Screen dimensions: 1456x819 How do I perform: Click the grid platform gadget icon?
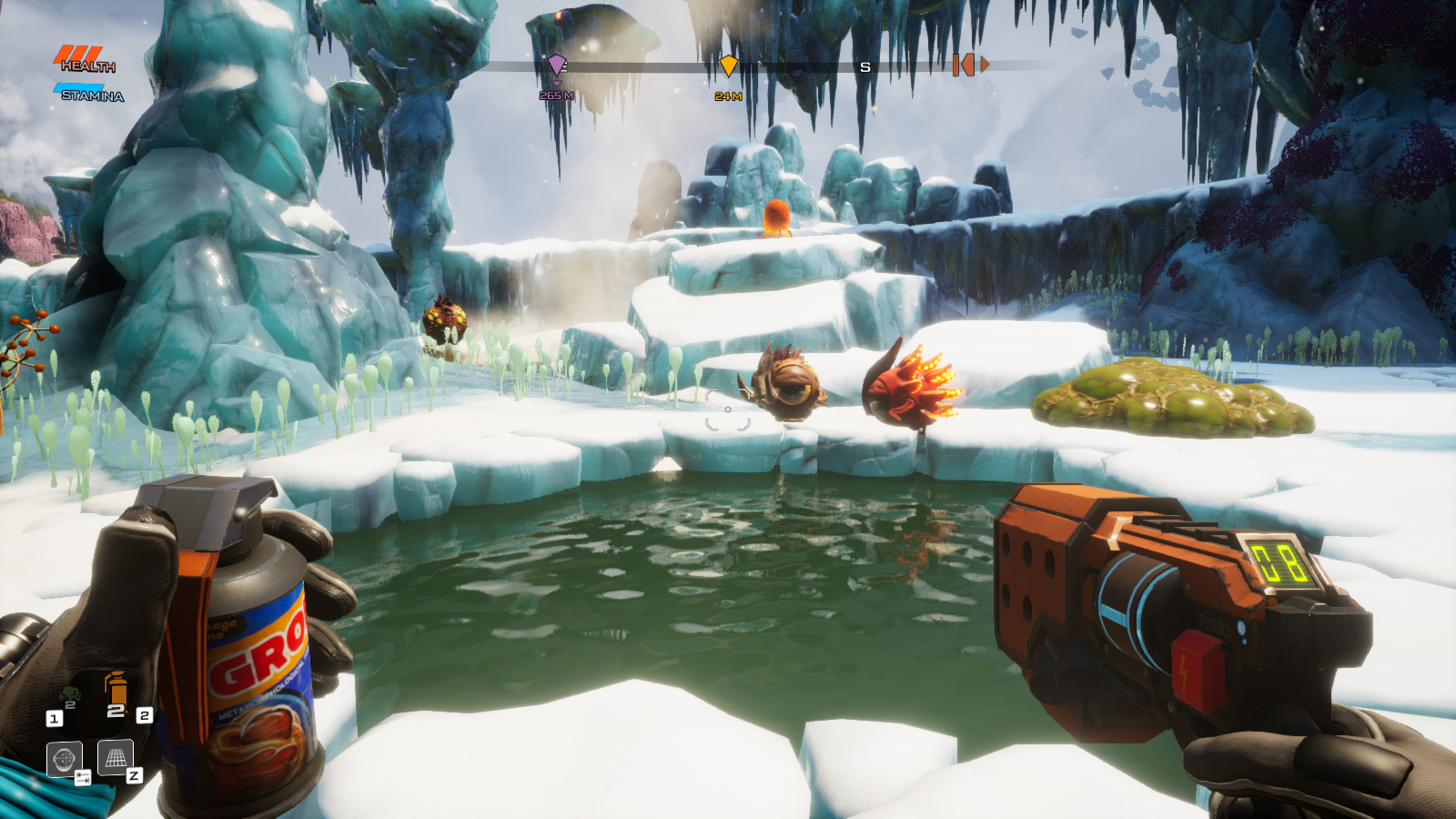(116, 757)
